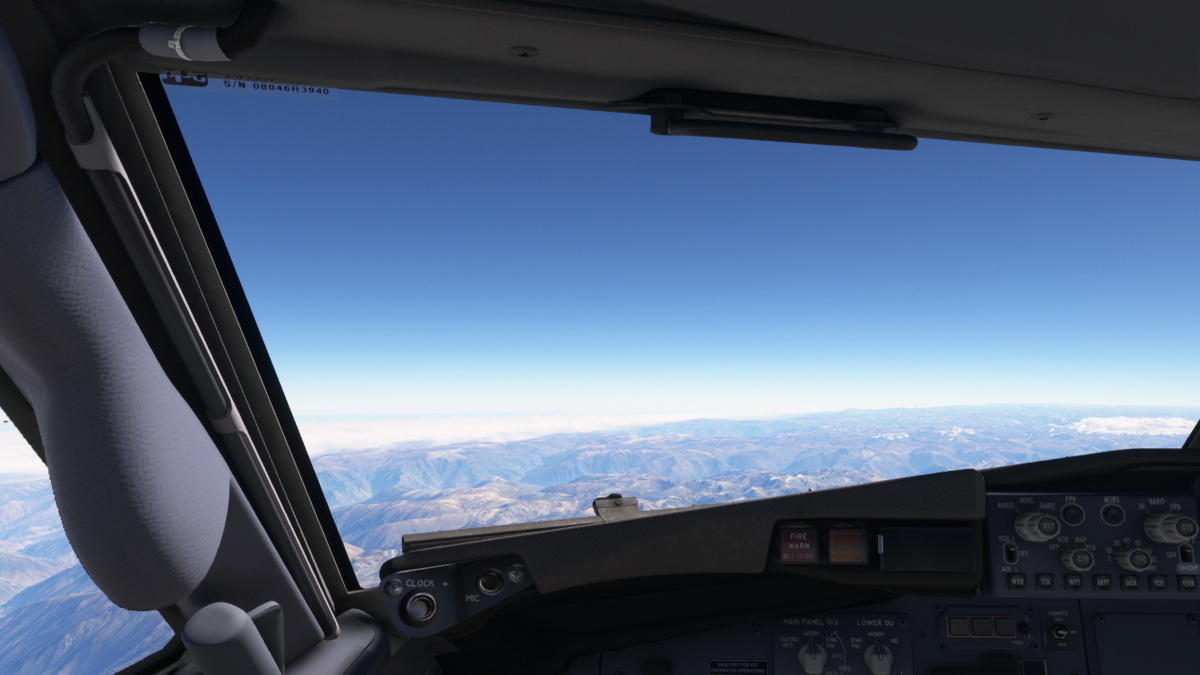Turn the LOWER DU selector knob
Image resolution: width=1200 pixels, height=675 pixels.
877,656
